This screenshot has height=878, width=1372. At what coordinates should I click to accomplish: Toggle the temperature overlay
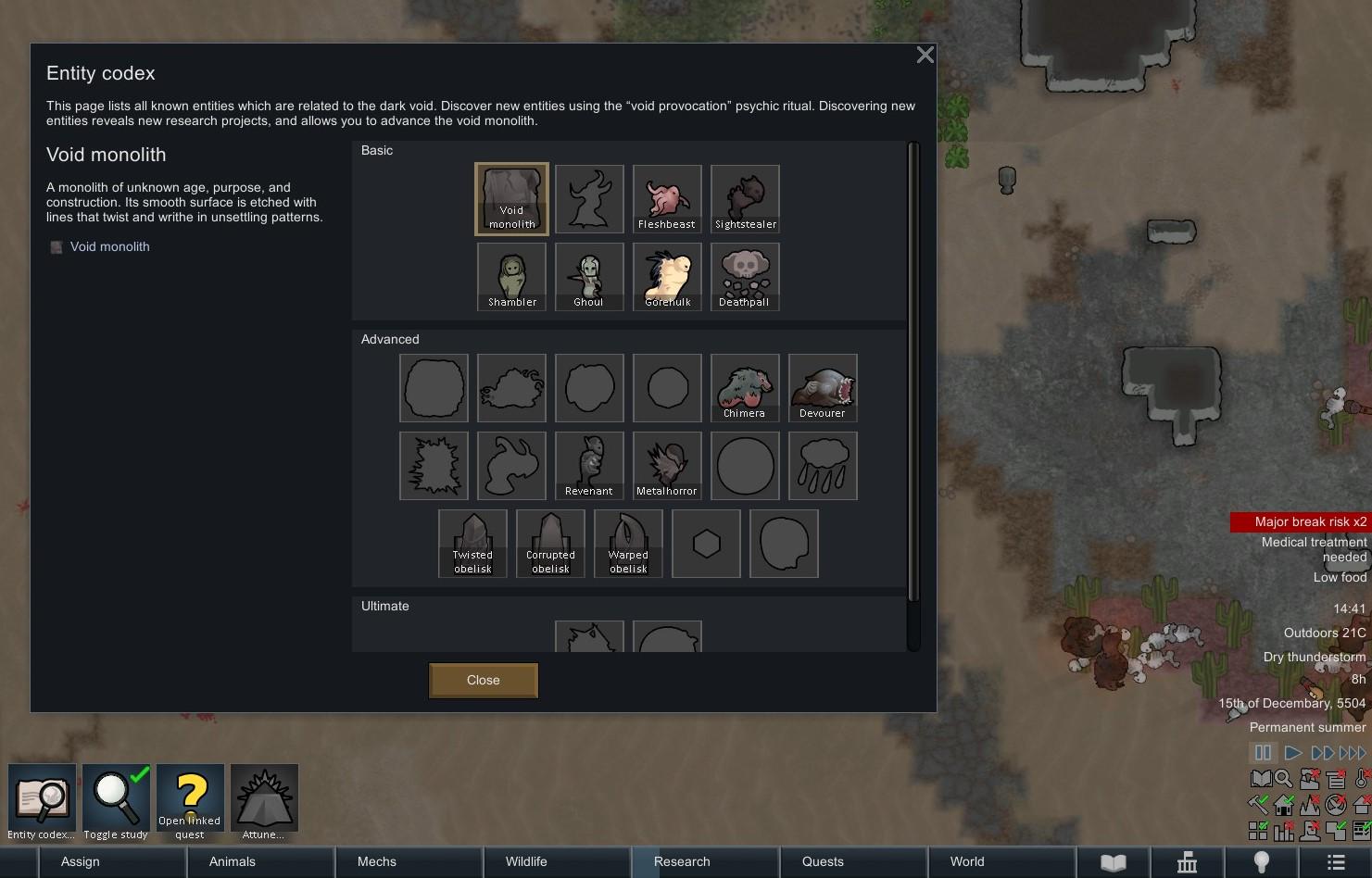click(x=1361, y=779)
